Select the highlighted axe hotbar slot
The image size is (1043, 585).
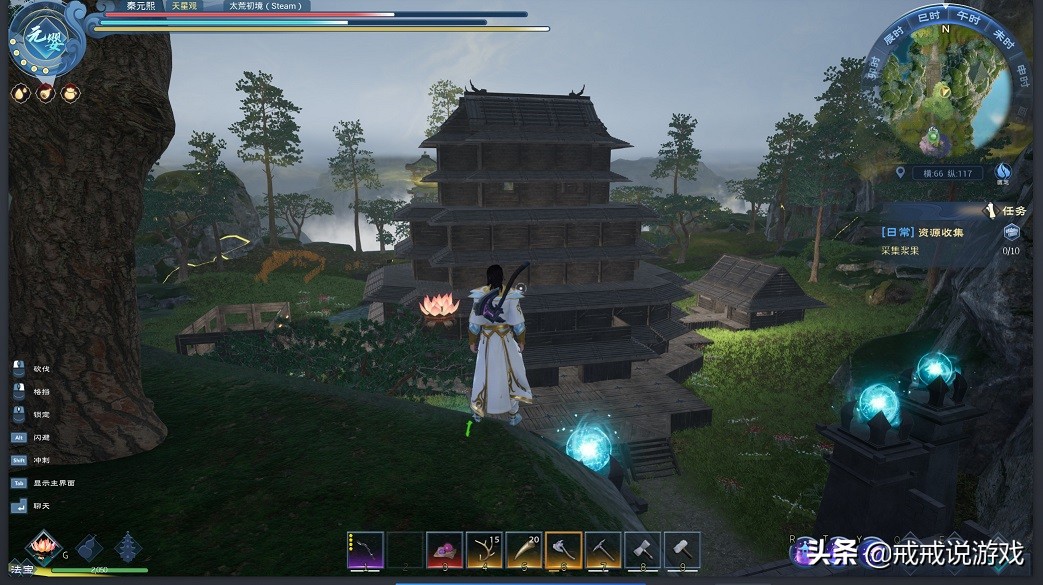563,550
